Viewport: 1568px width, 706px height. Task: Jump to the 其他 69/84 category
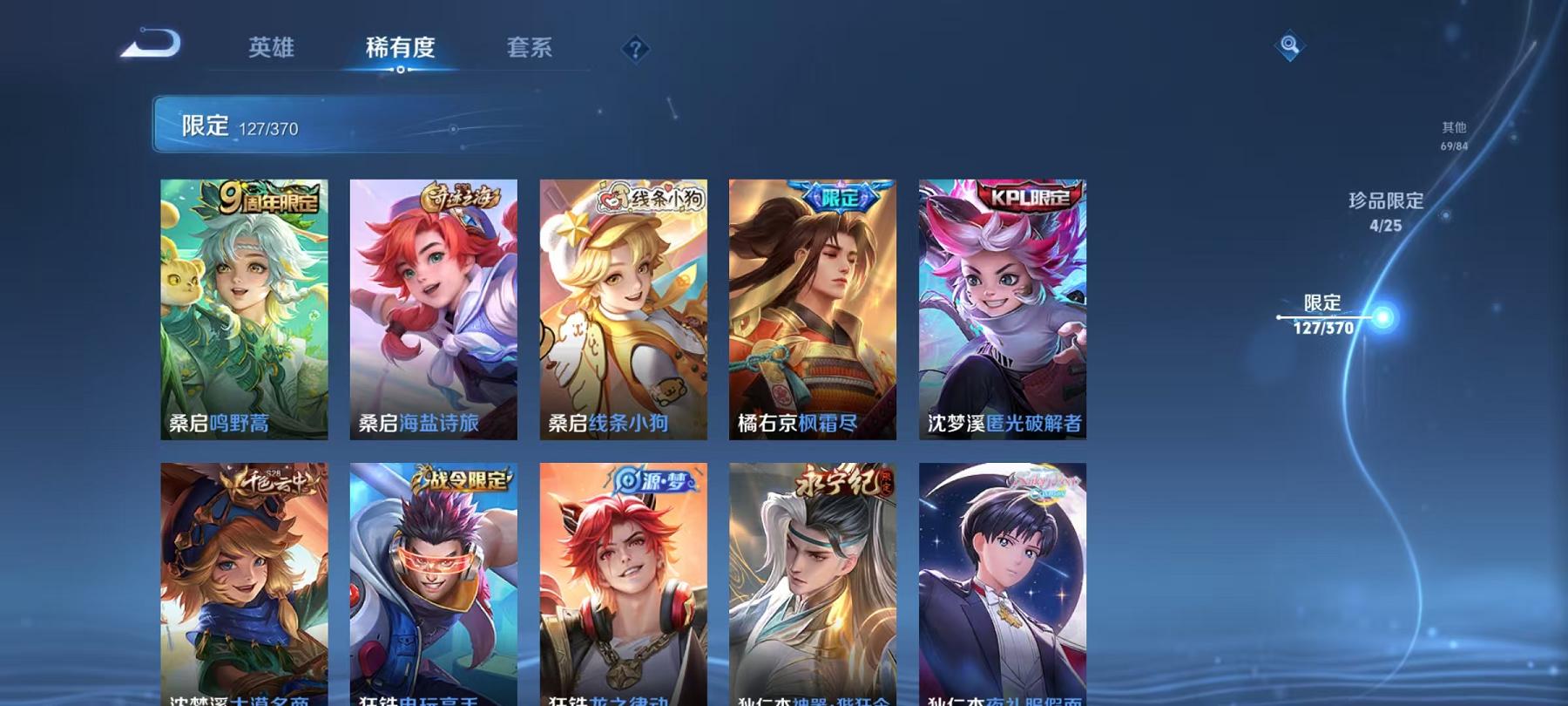[1453, 136]
